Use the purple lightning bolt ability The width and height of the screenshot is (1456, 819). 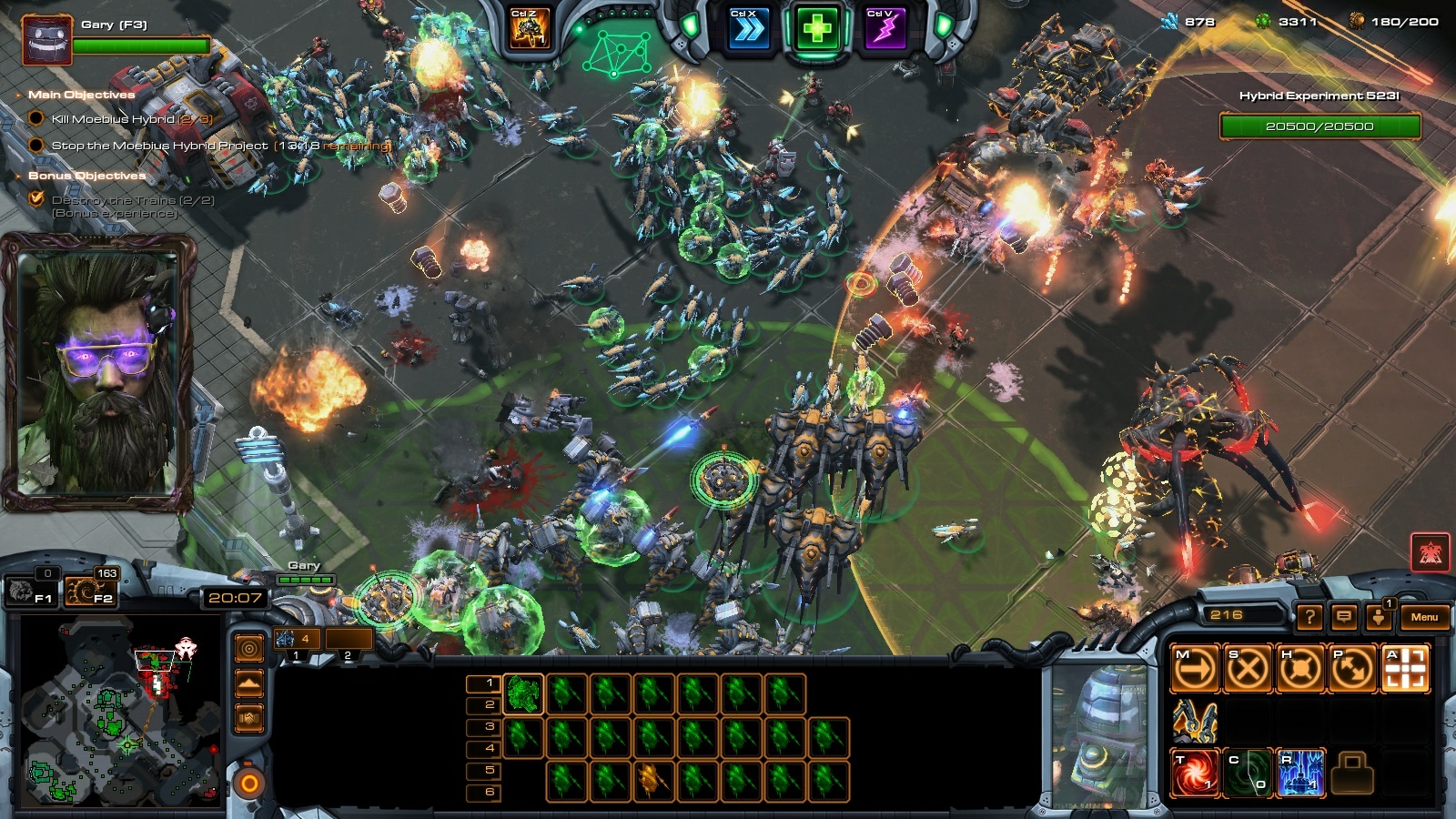(884, 31)
